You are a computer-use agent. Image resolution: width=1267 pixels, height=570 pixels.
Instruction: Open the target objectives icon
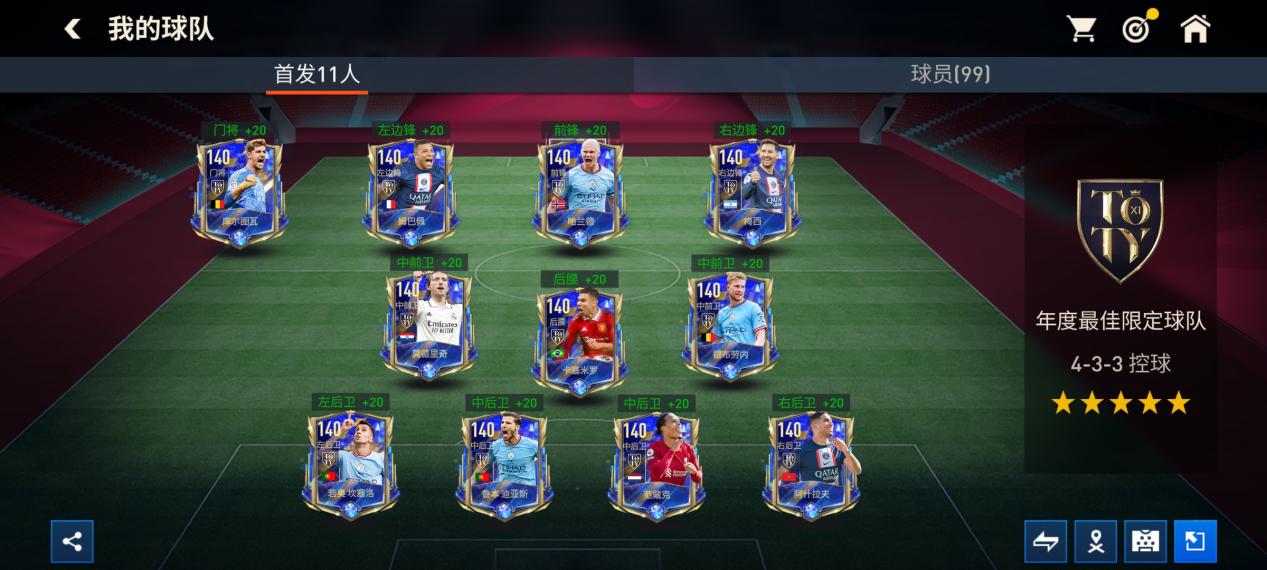(1137, 29)
